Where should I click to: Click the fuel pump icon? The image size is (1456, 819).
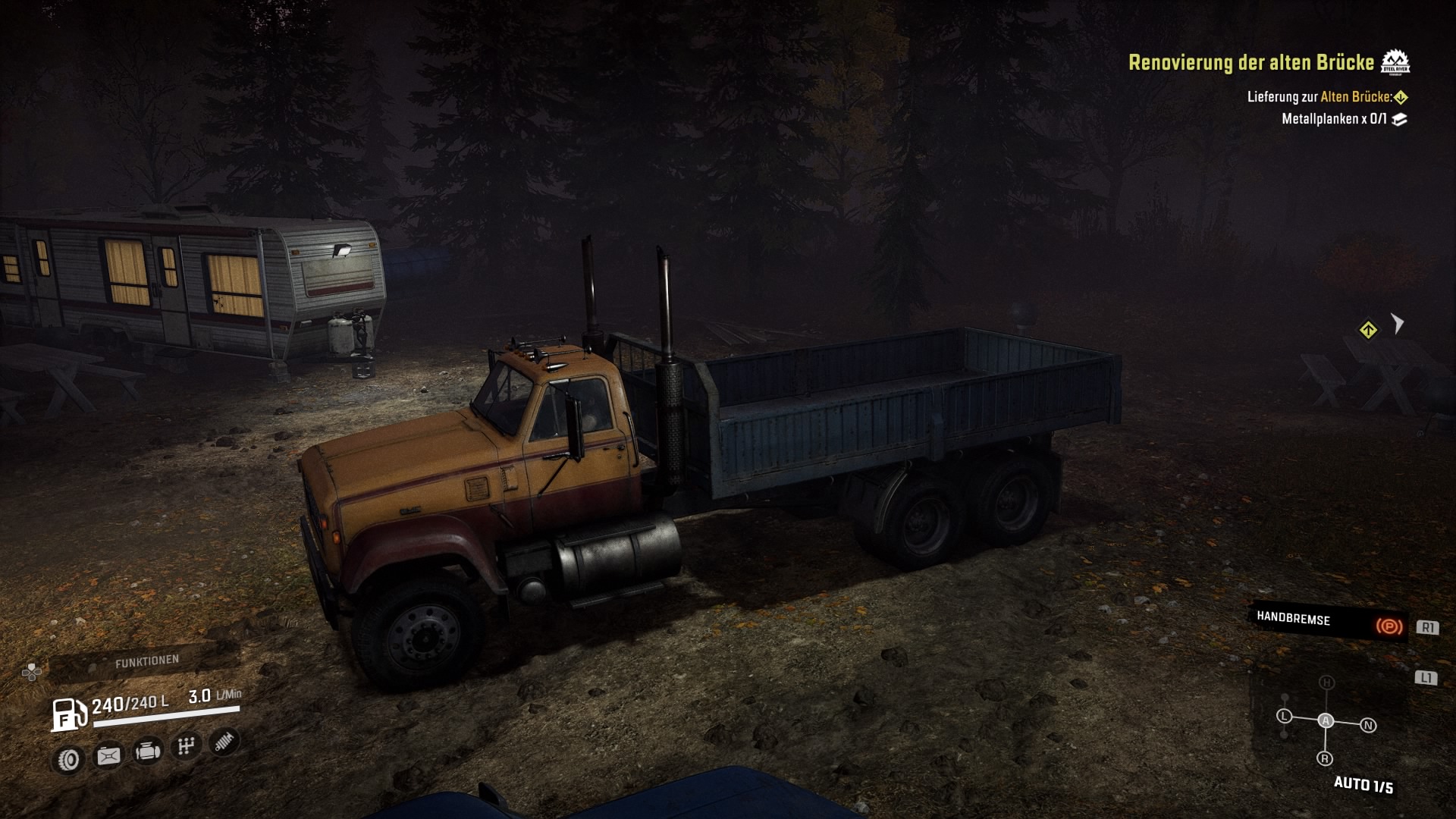68,714
